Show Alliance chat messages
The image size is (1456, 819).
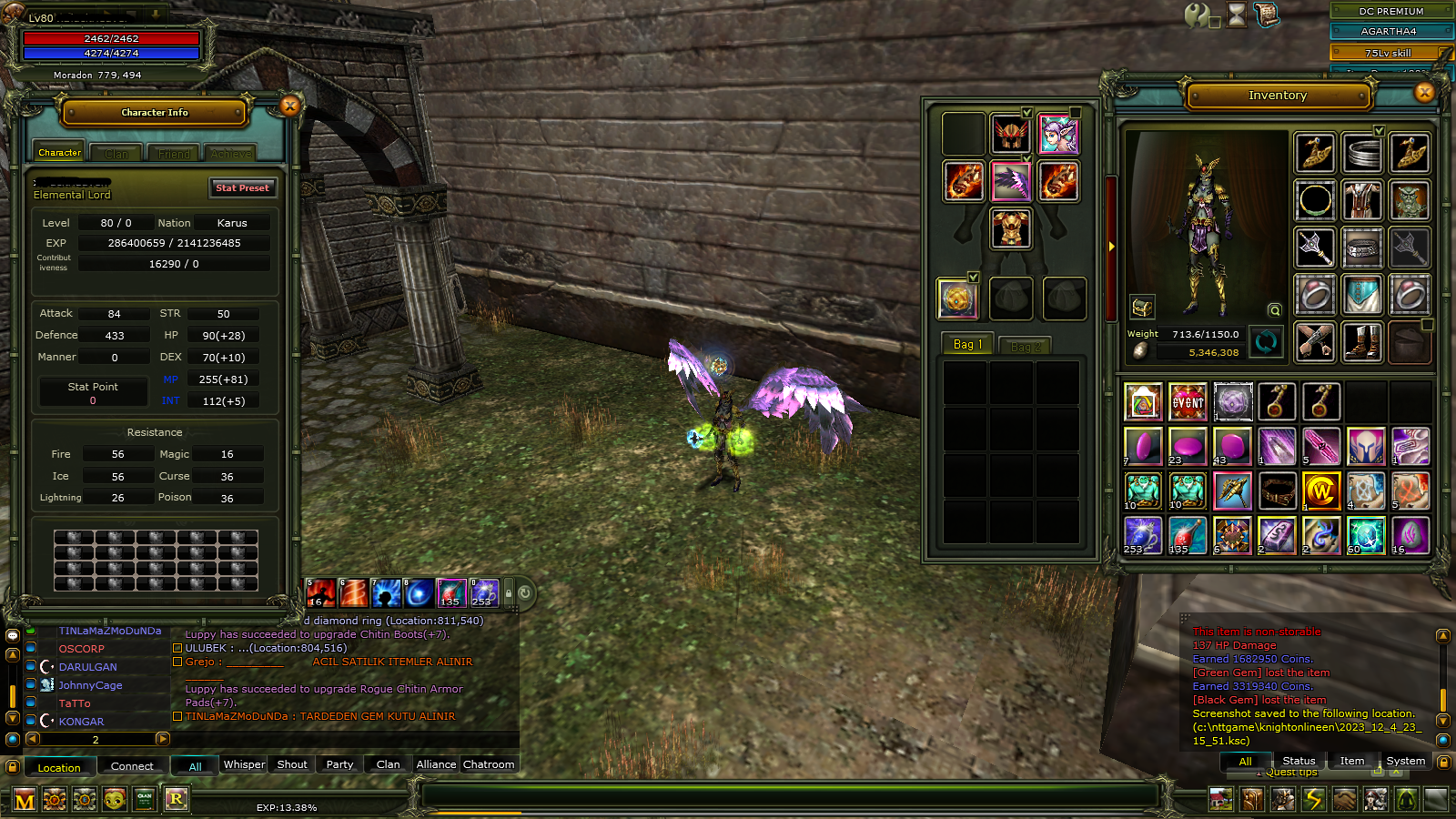tap(436, 764)
